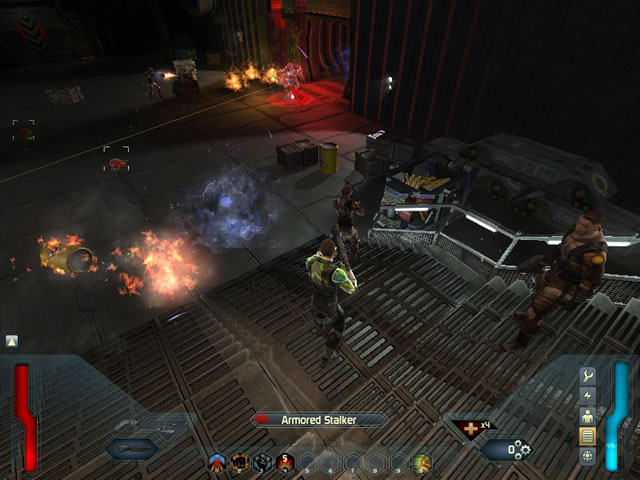
Task: Select the red hotbar slot showing 5
Action: click(x=284, y=463)
